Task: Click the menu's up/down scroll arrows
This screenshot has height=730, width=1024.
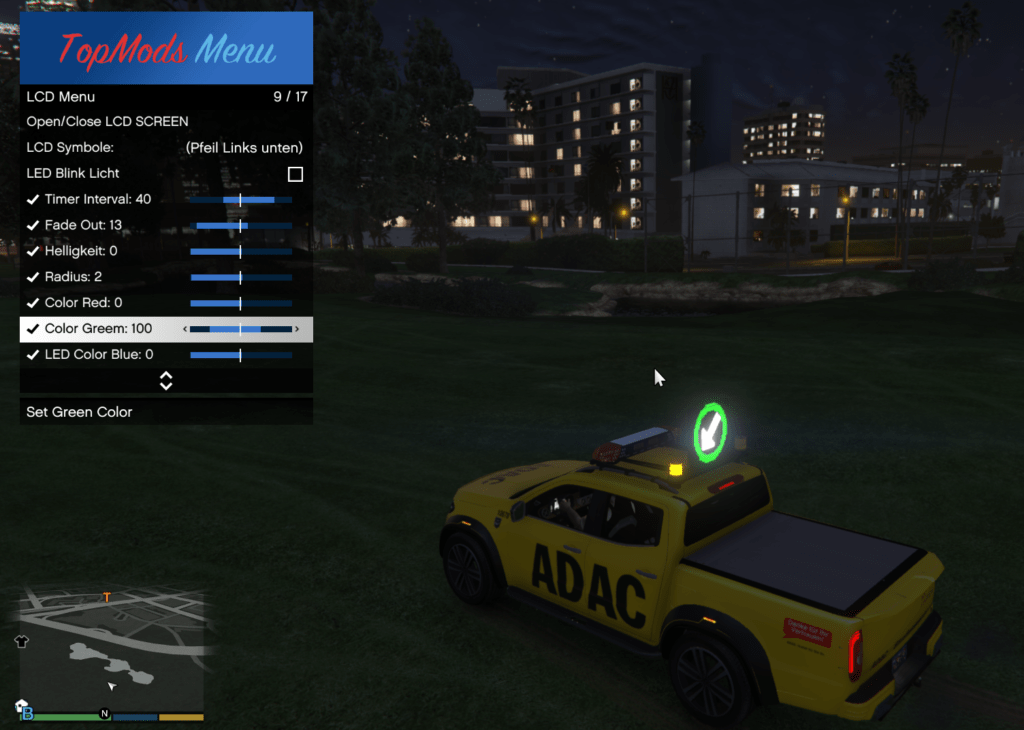Action: [166, 381]
